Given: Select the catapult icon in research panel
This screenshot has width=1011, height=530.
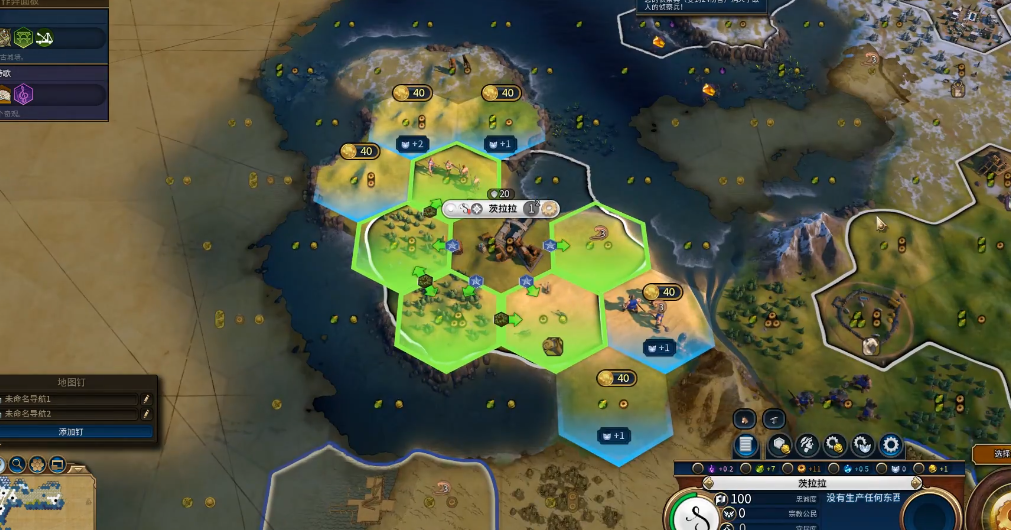Looking at the screenshot, I should pyautogui.click(x=44, y=38).
